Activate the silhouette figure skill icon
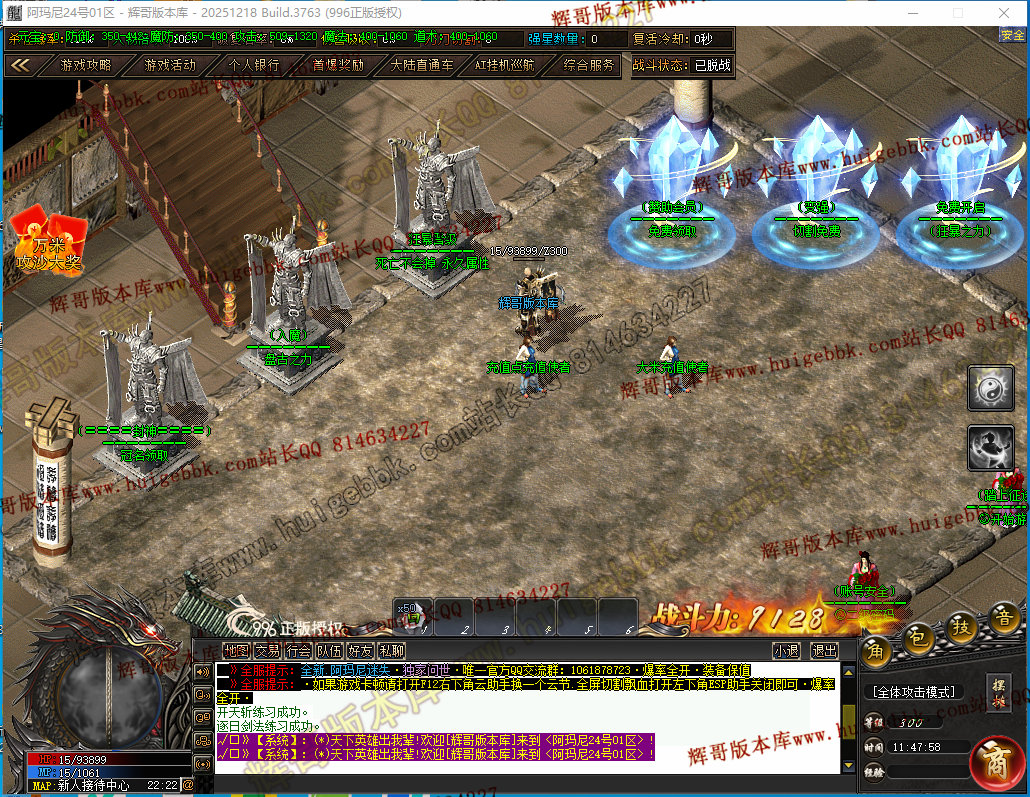The height and width of the screenshot is (797, 1030). coord(990,448)
